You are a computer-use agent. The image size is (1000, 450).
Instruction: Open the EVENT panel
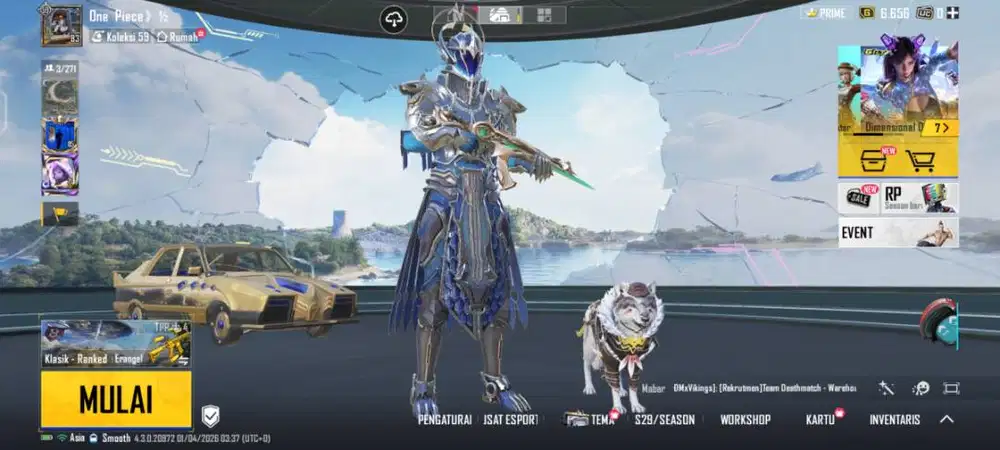[898, 233]
